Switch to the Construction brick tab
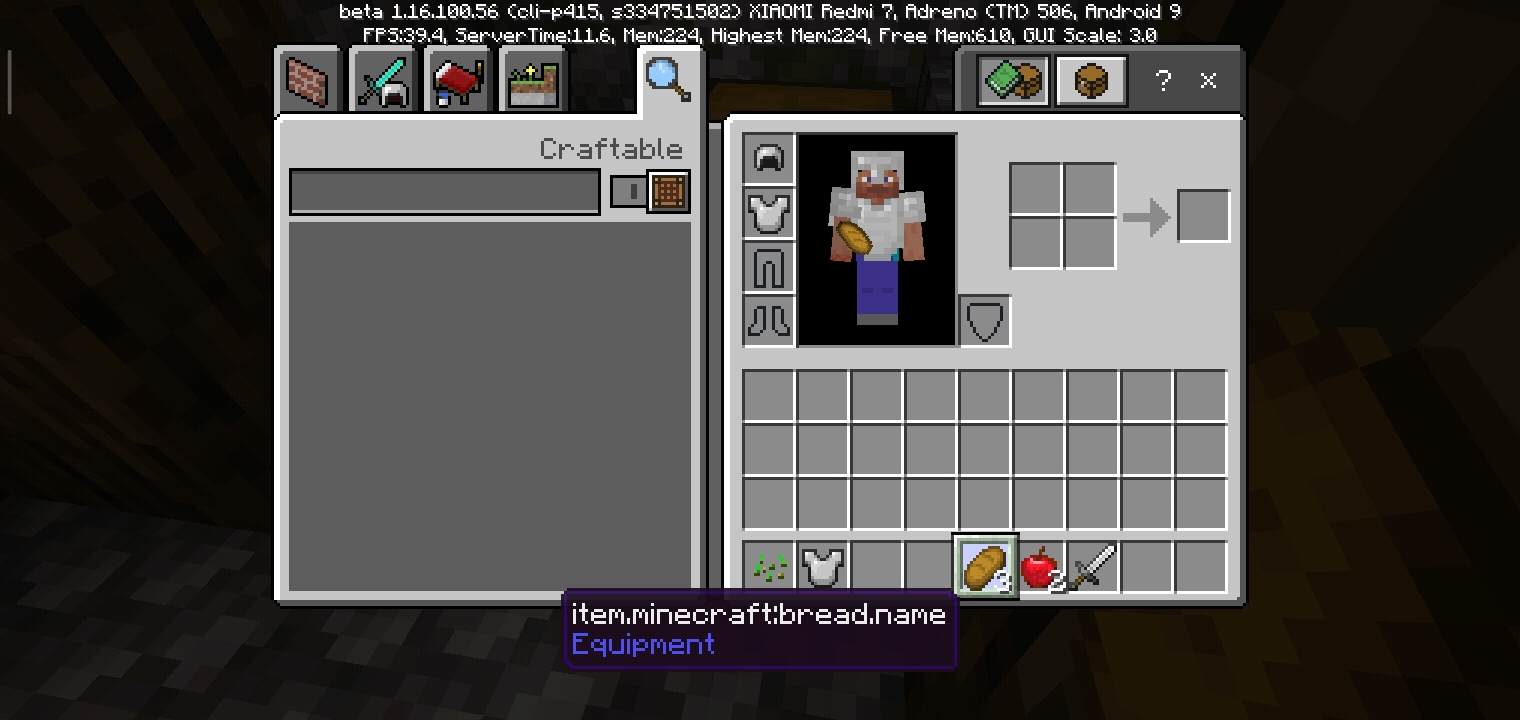The width and height of the screenshot is (1520, 720). (x=308, y=80)
